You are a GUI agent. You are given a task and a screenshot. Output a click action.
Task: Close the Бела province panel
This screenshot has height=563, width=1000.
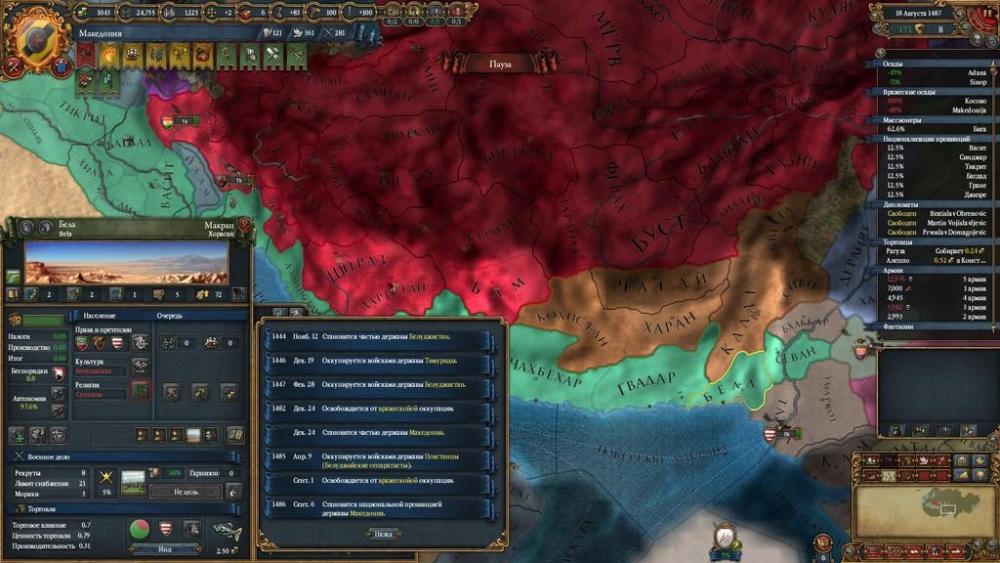click(x=245, y=226)
